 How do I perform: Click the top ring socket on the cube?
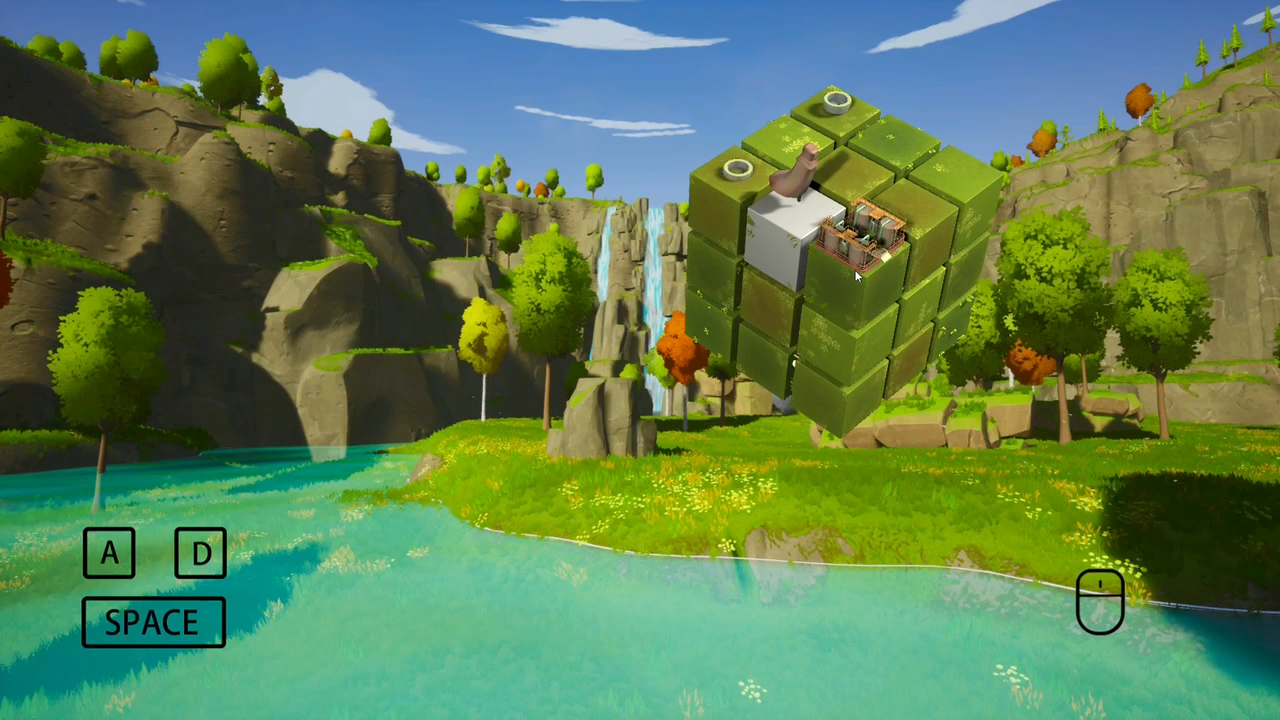(x=835, y=100)
